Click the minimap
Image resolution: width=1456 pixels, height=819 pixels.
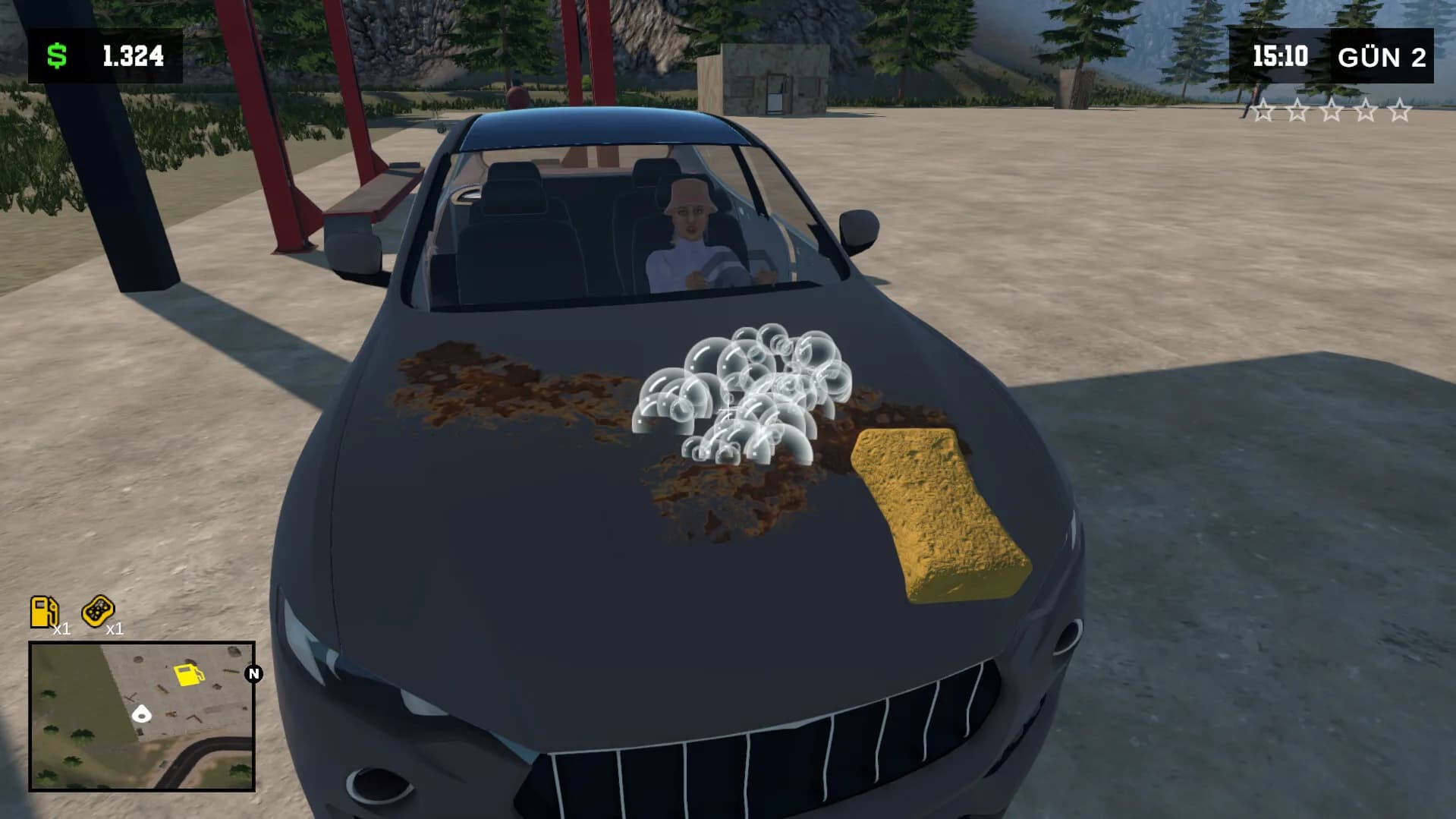[x=142, y=716]
